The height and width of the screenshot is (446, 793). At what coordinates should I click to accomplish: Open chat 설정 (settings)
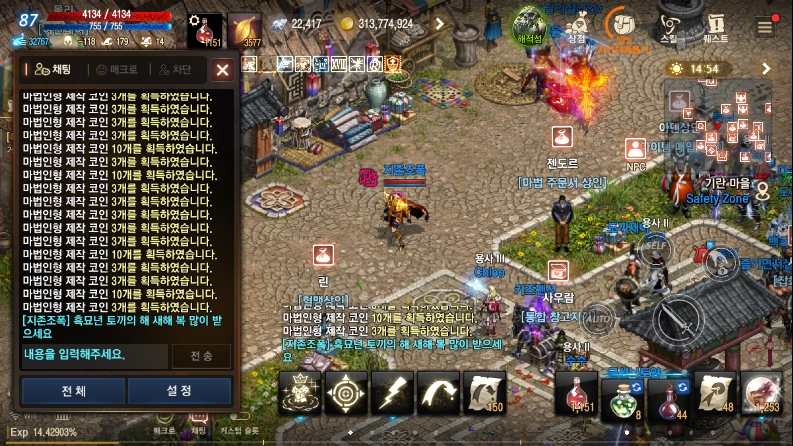(179, 390)
